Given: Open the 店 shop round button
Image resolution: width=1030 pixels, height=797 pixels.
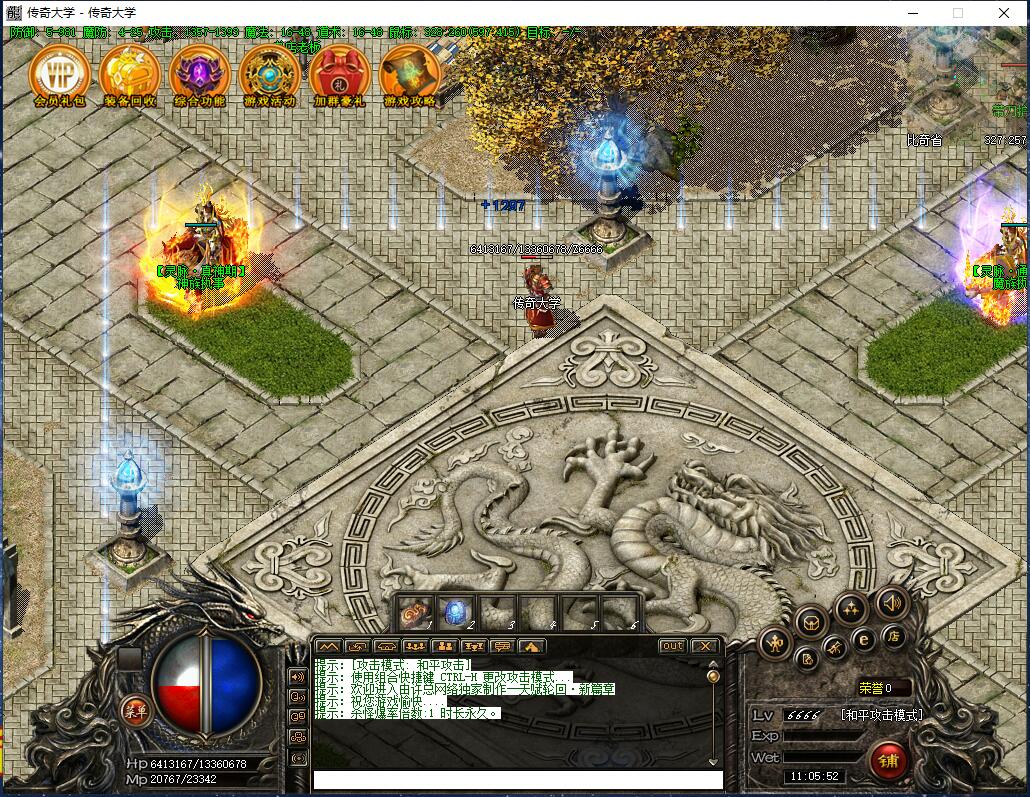Looking at the screenshot, I should coord(893,636).
